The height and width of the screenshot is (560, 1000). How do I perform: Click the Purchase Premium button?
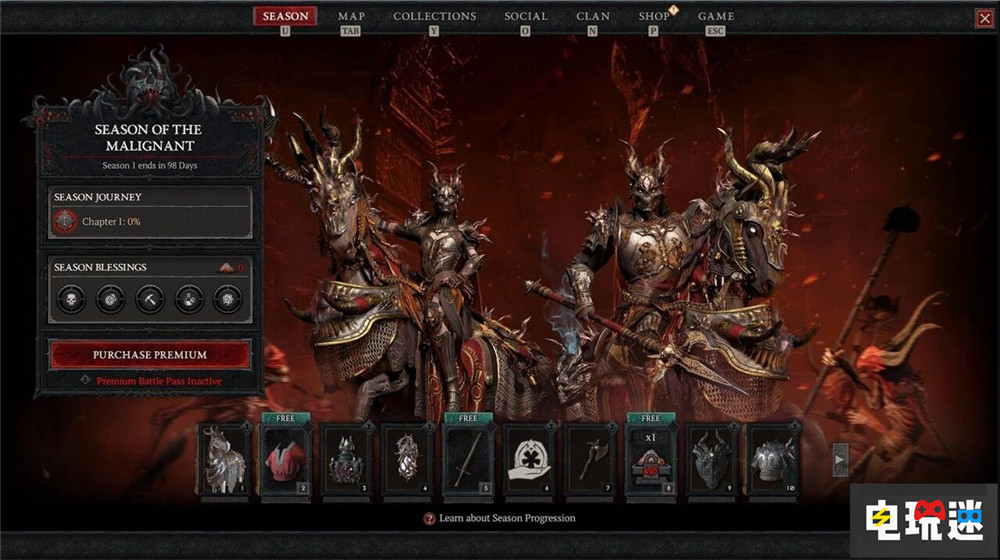pyautogui.click(x=150, y=354)
